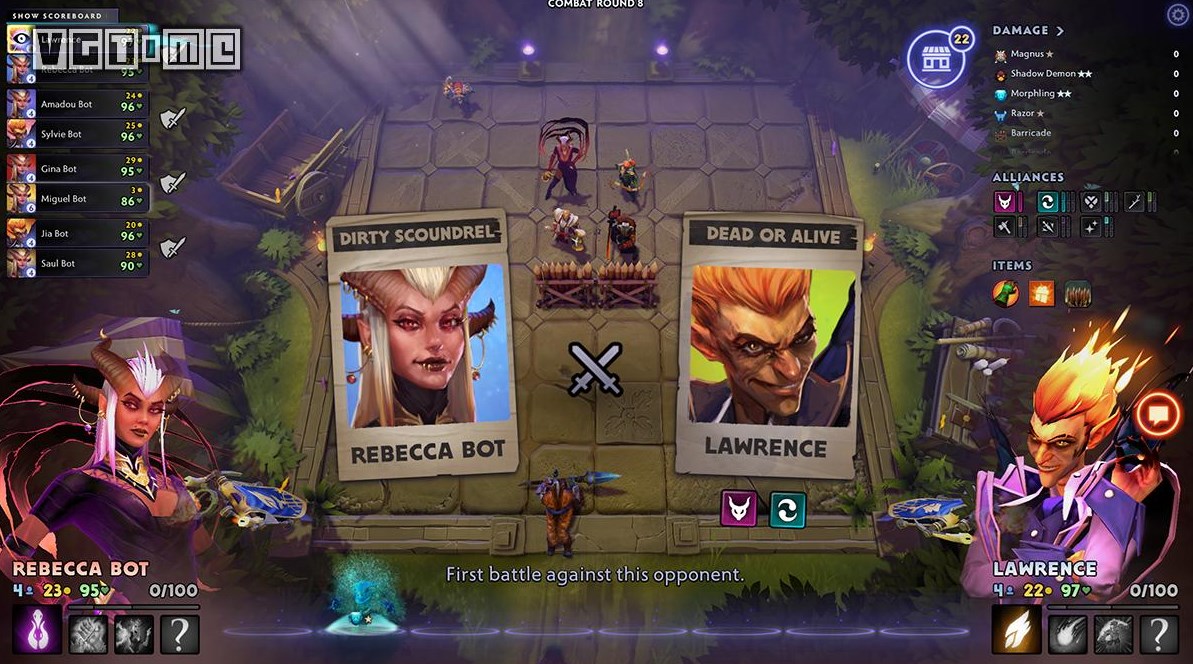The height and width of the screenshot is (664, 1193).
Task: Choose Miguel Bot player row
Action: click(77, 199)
